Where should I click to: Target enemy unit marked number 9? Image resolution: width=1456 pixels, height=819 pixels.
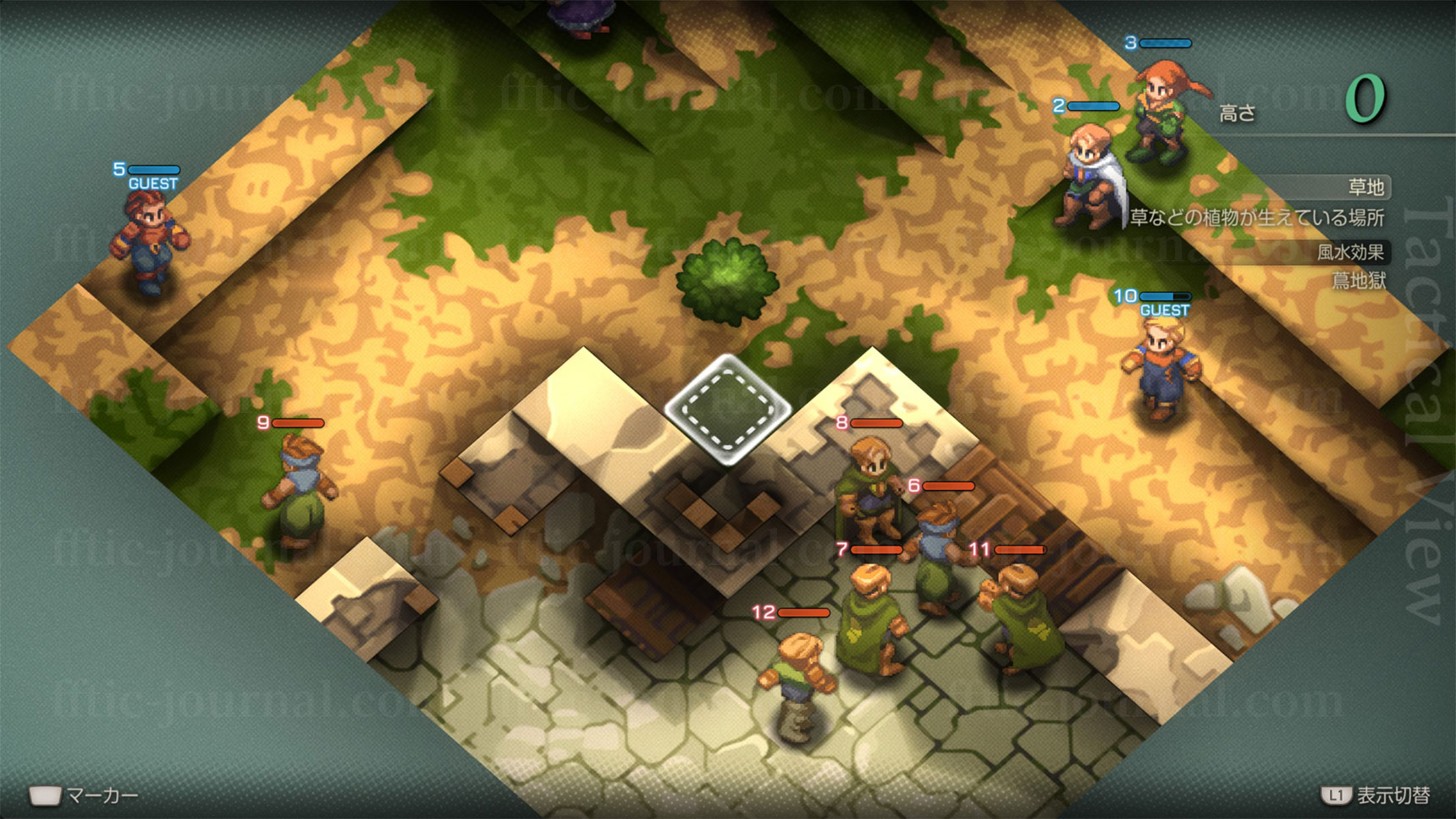tap(298, 491)
